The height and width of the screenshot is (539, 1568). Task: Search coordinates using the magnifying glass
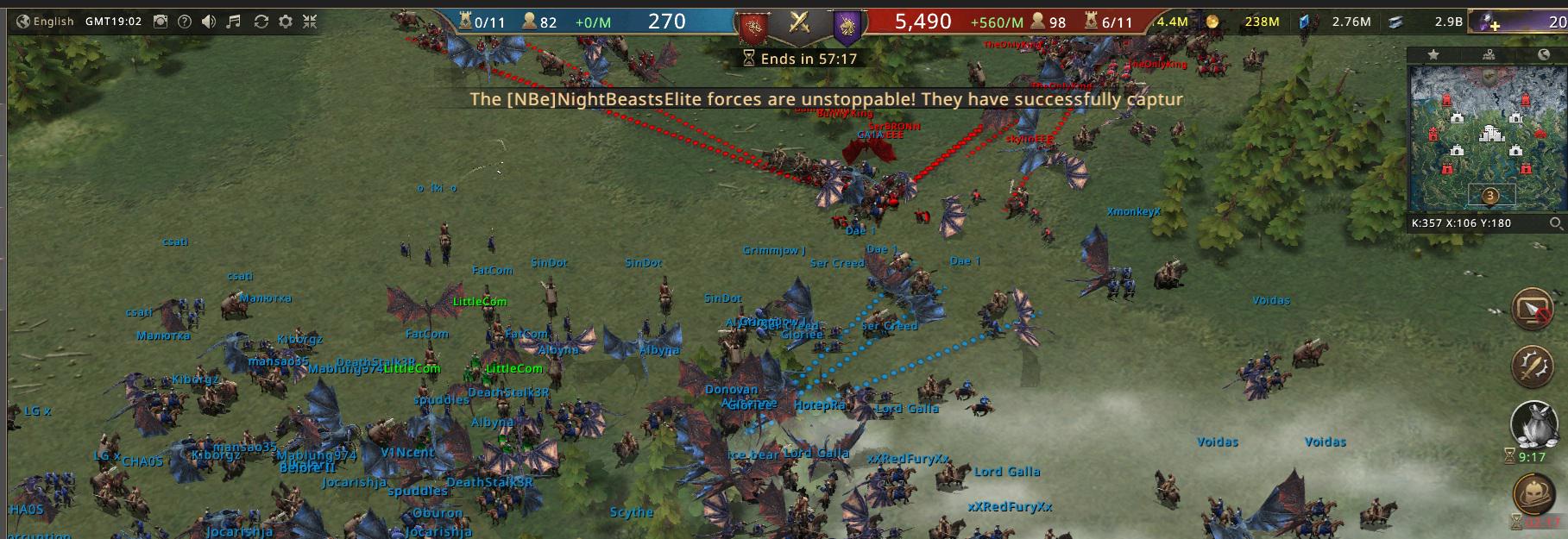(1555, 223)
